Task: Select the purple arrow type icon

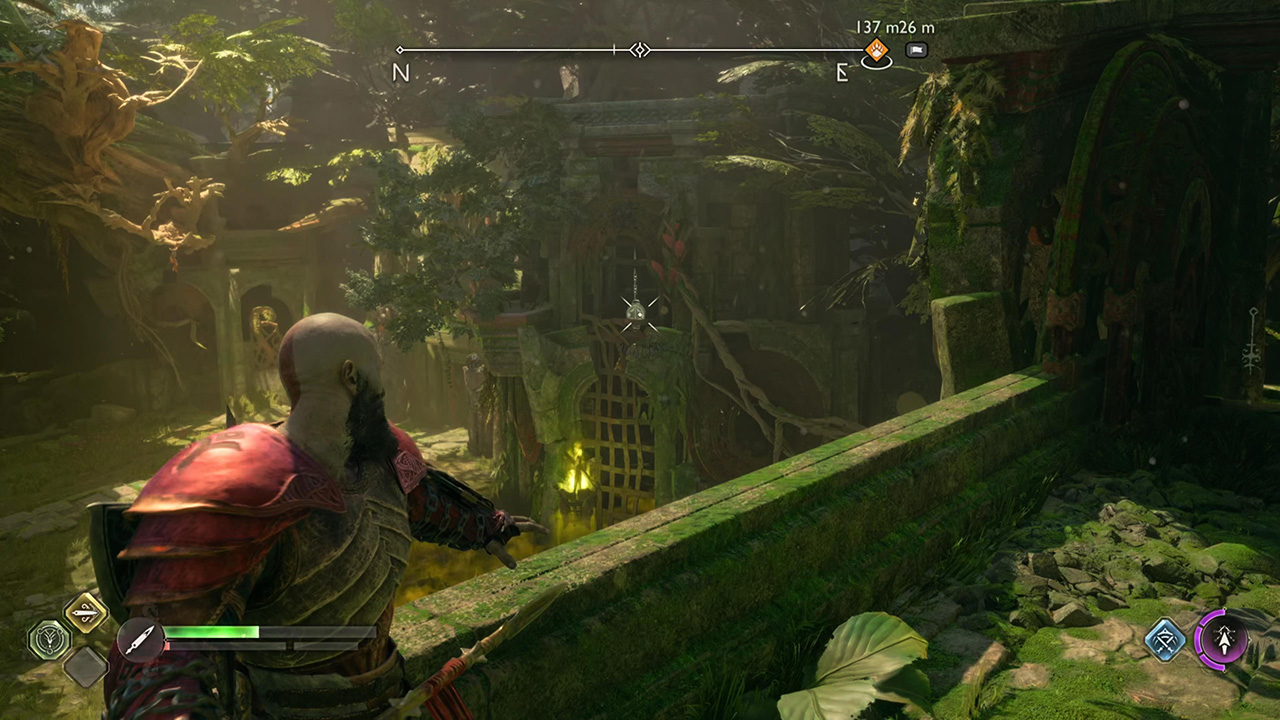Action: [1221, 639]
